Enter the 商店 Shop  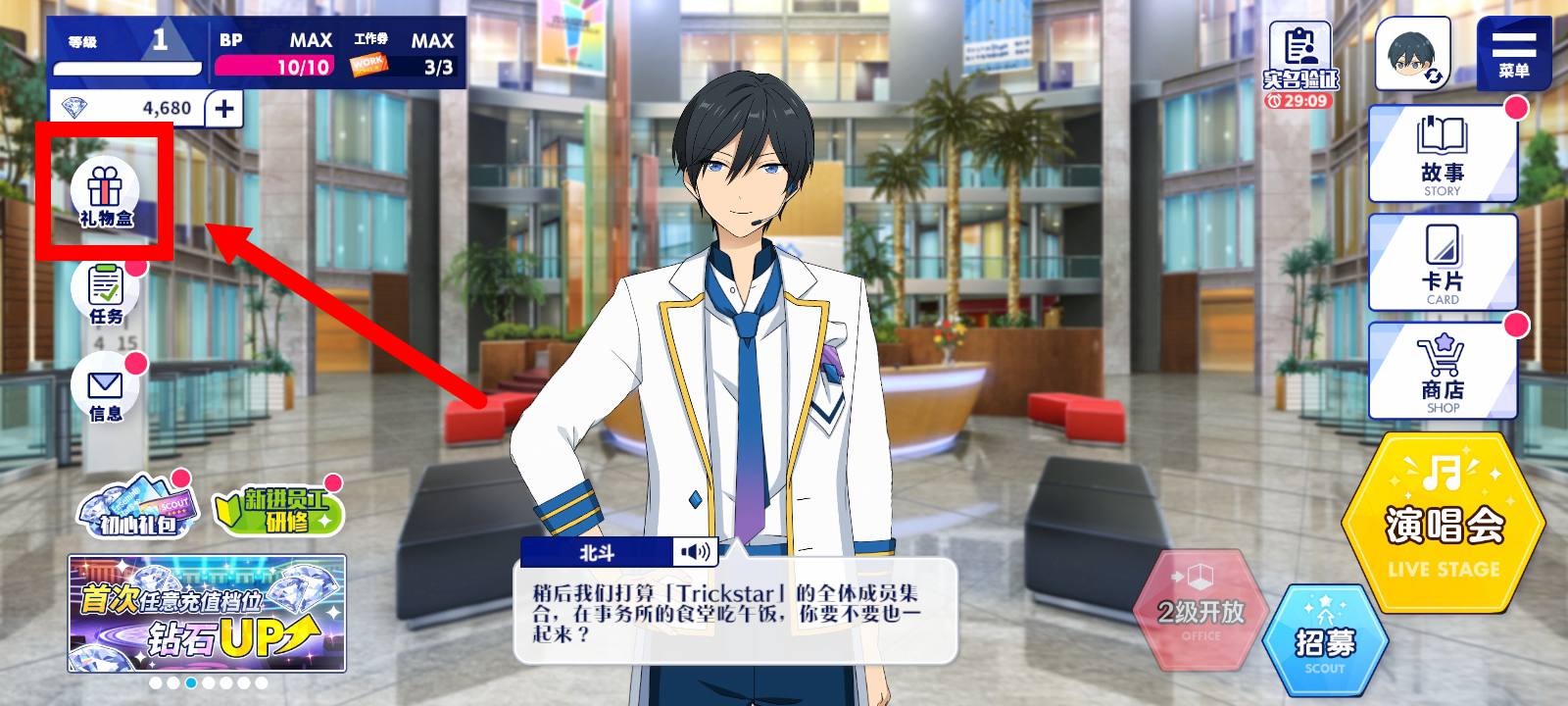[x=1442, y=373]
